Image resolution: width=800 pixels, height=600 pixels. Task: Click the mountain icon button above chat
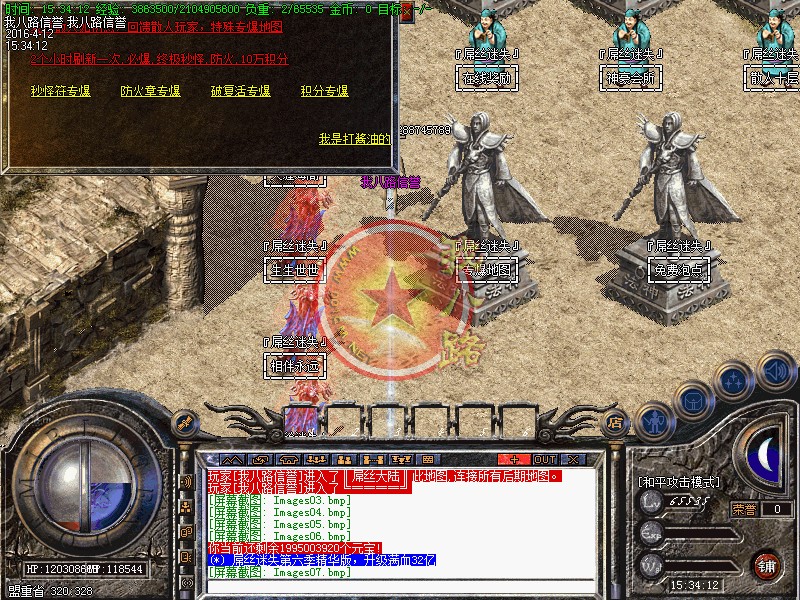228,460
